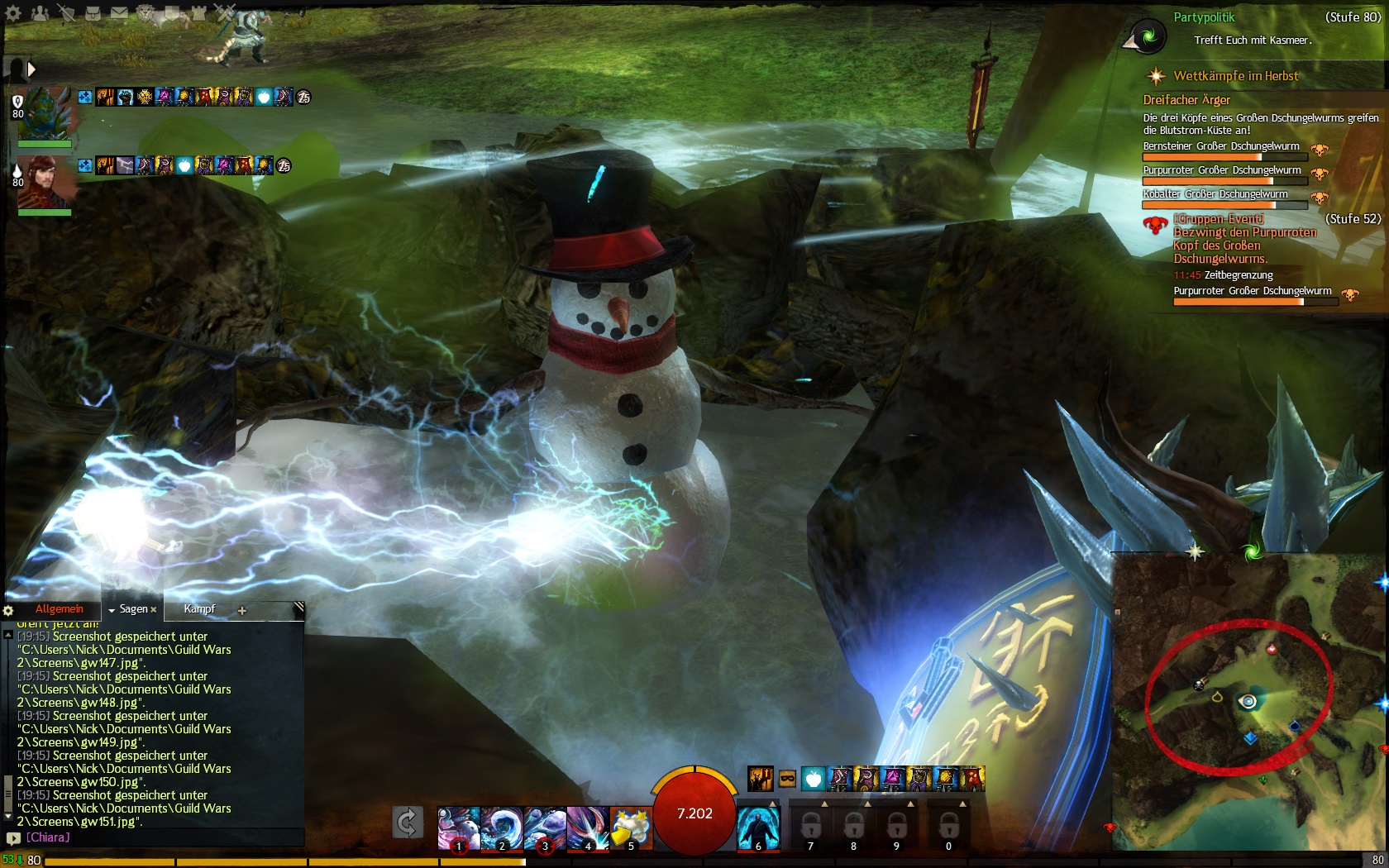
Task: Click the minimap
Action: (1248, 703)
